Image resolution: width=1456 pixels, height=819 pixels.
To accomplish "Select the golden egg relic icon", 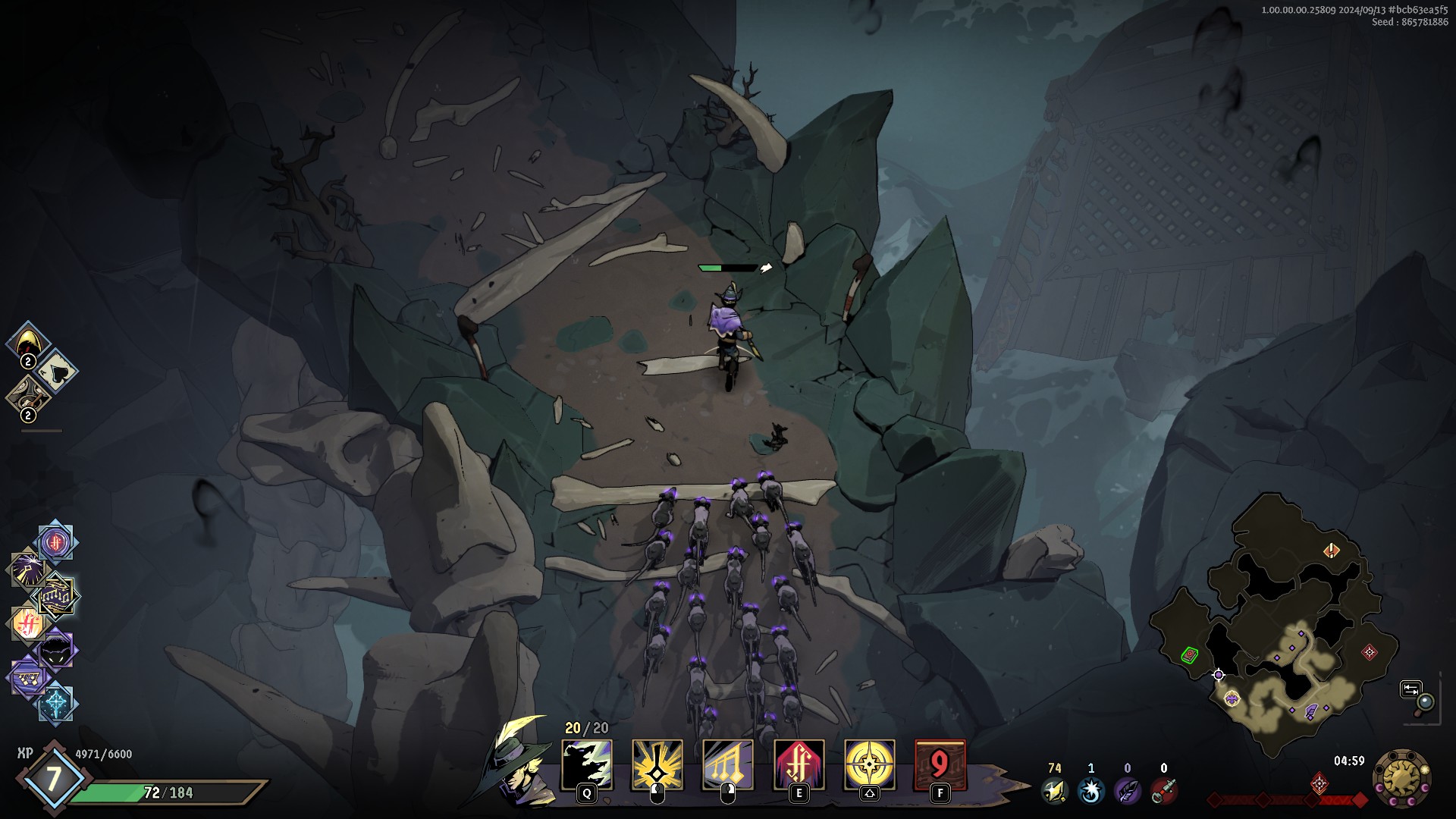I will pyautogui.click(x=29, y=342).
